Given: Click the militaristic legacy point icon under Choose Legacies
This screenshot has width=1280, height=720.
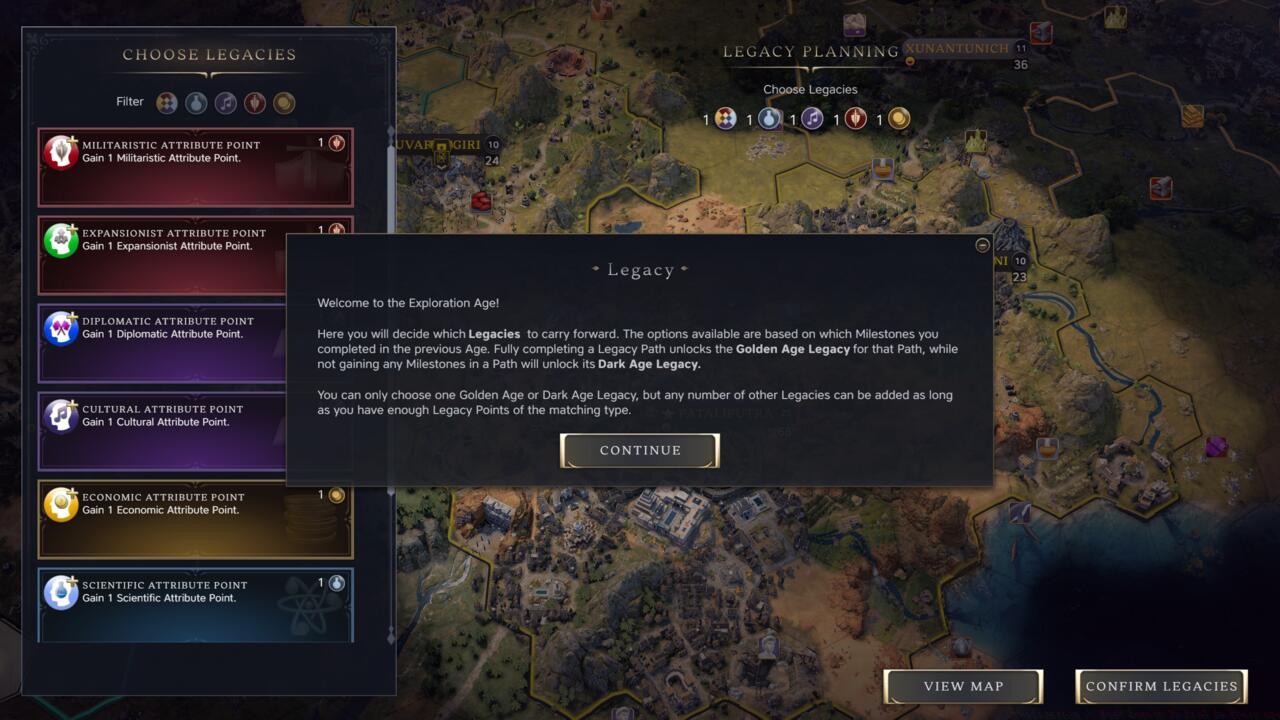Looking at the screenshot, I should (x=855, y=118).
